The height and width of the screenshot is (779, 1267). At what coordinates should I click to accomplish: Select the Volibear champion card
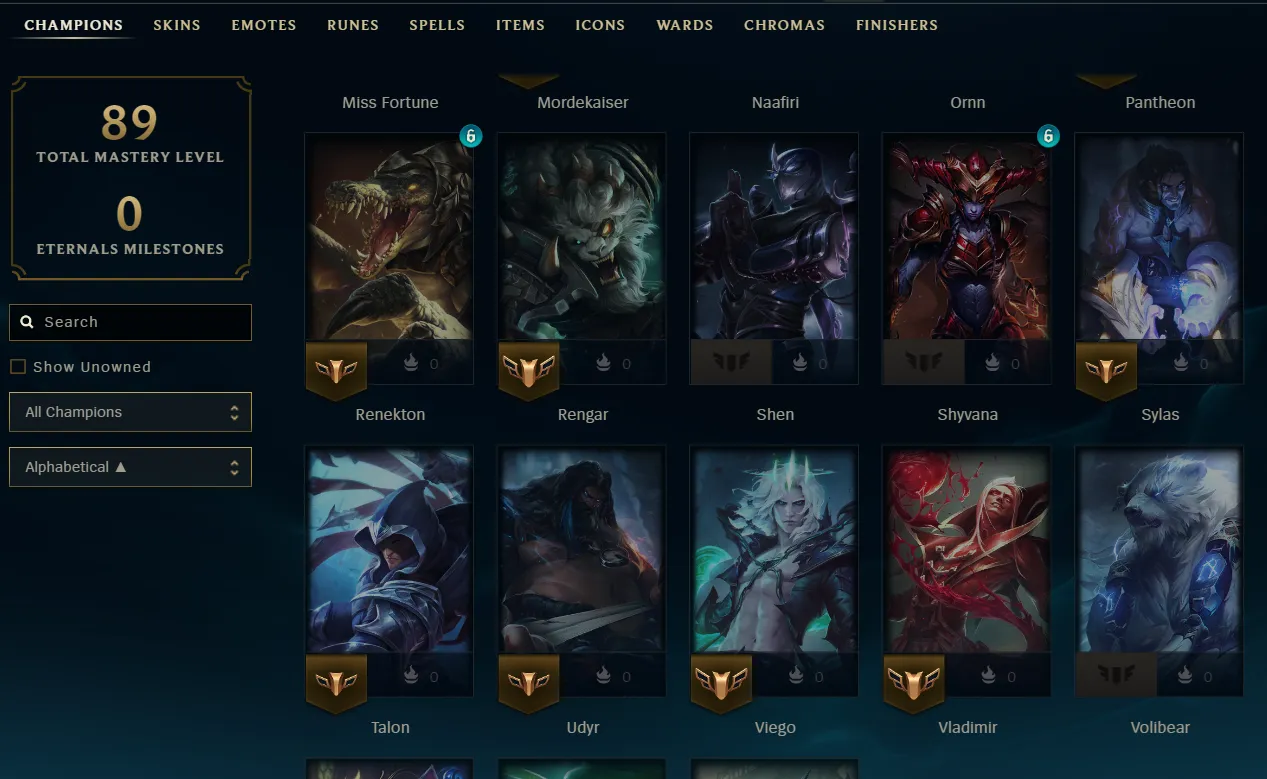[1159, 560]
